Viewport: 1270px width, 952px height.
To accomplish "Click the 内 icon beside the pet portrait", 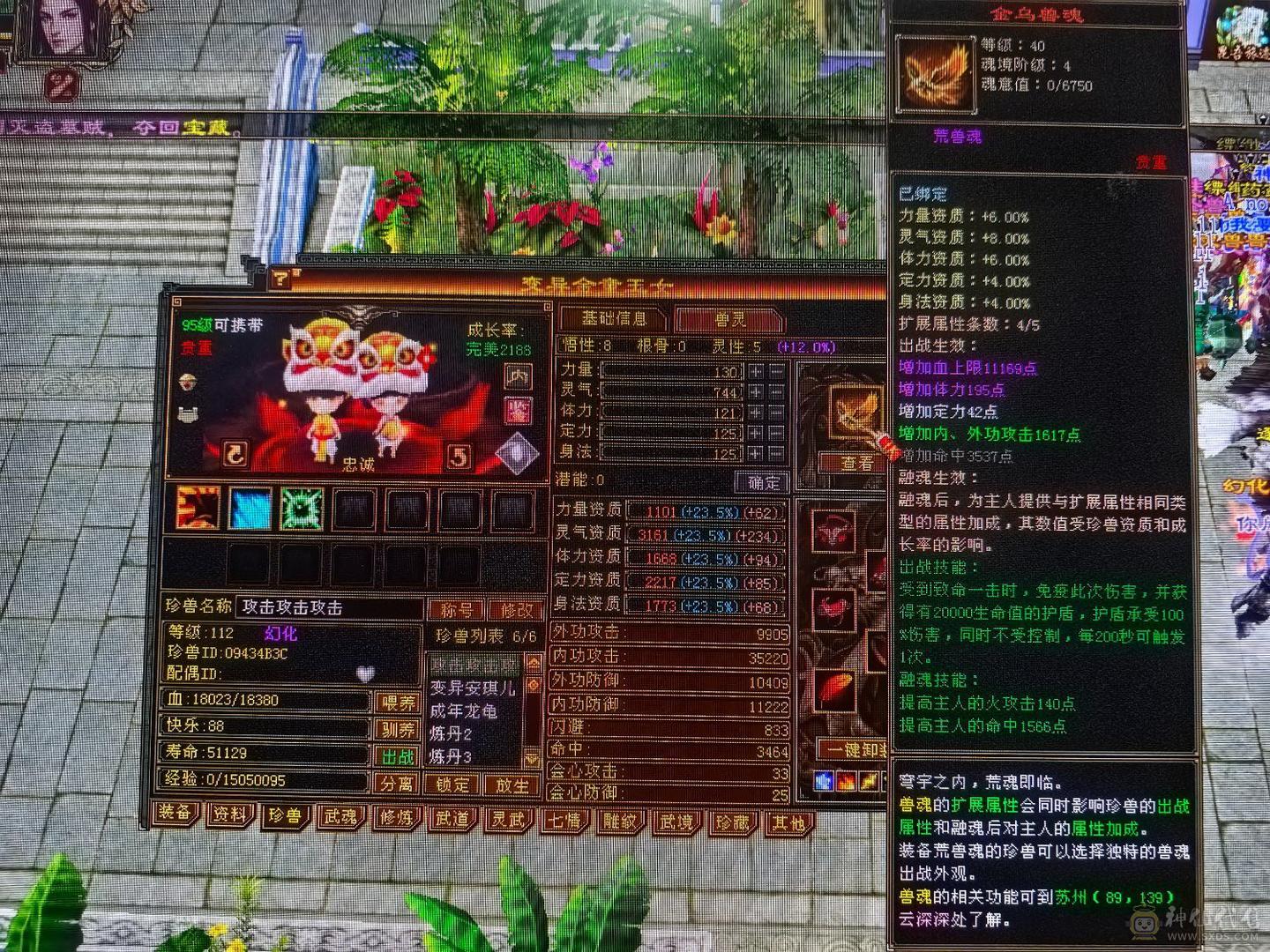I will [x=519, y=376].
